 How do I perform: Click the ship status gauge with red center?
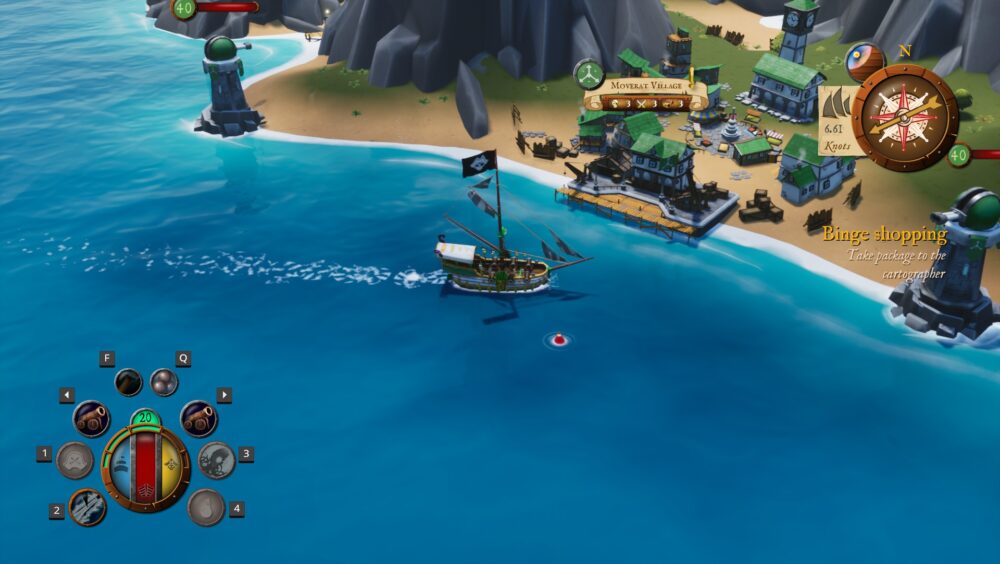pyautogui.click(x=146, y=468)
